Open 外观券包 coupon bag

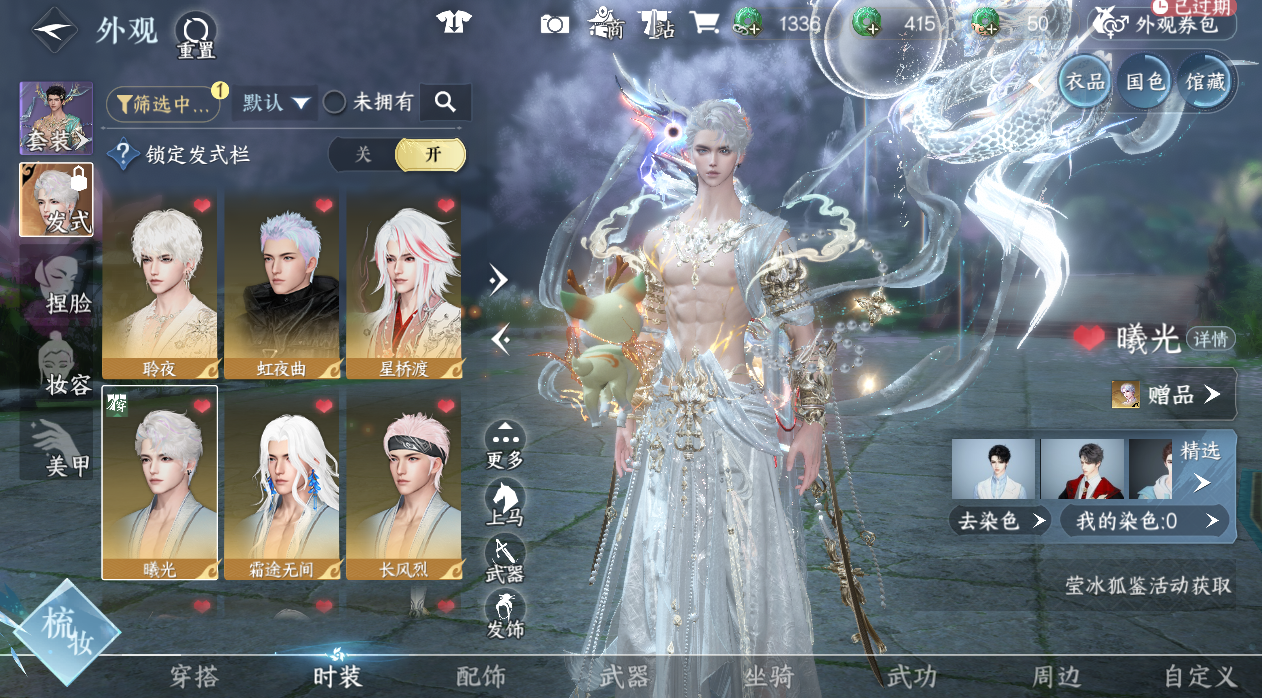click(1162, 24)
